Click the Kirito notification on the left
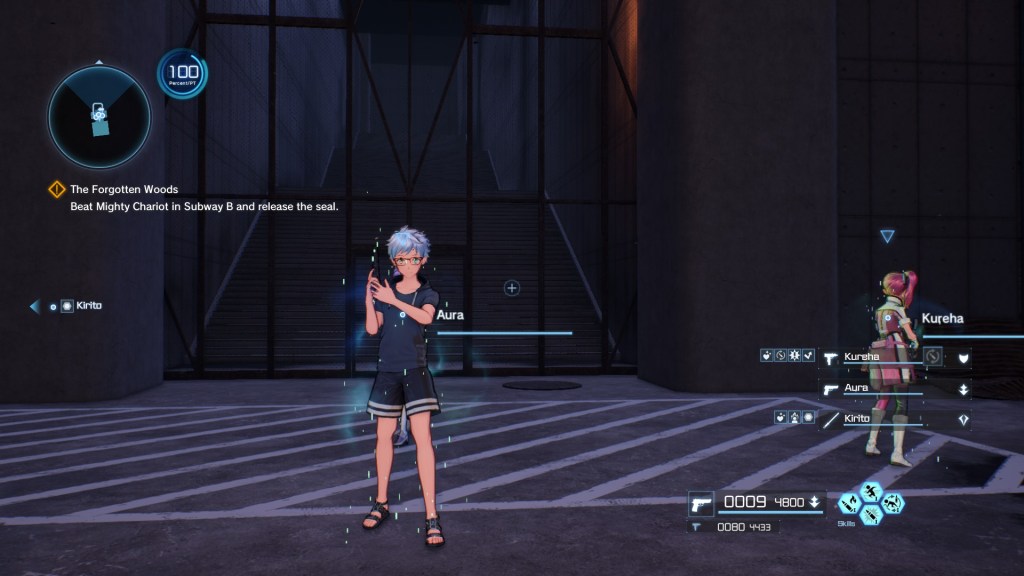 (x=88, y=306)
